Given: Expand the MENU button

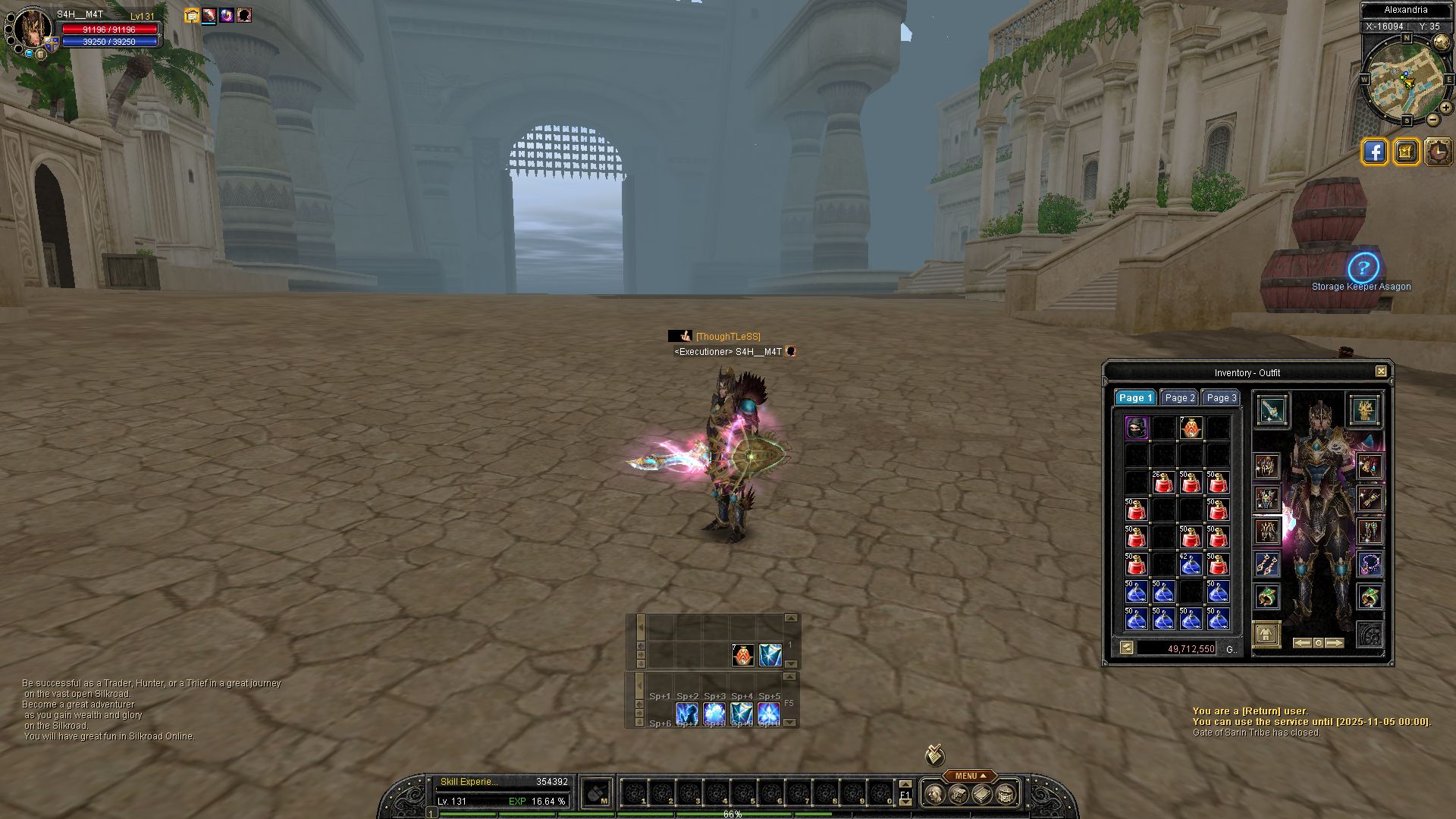Looking at the screenshot, I should pos(970,776).
